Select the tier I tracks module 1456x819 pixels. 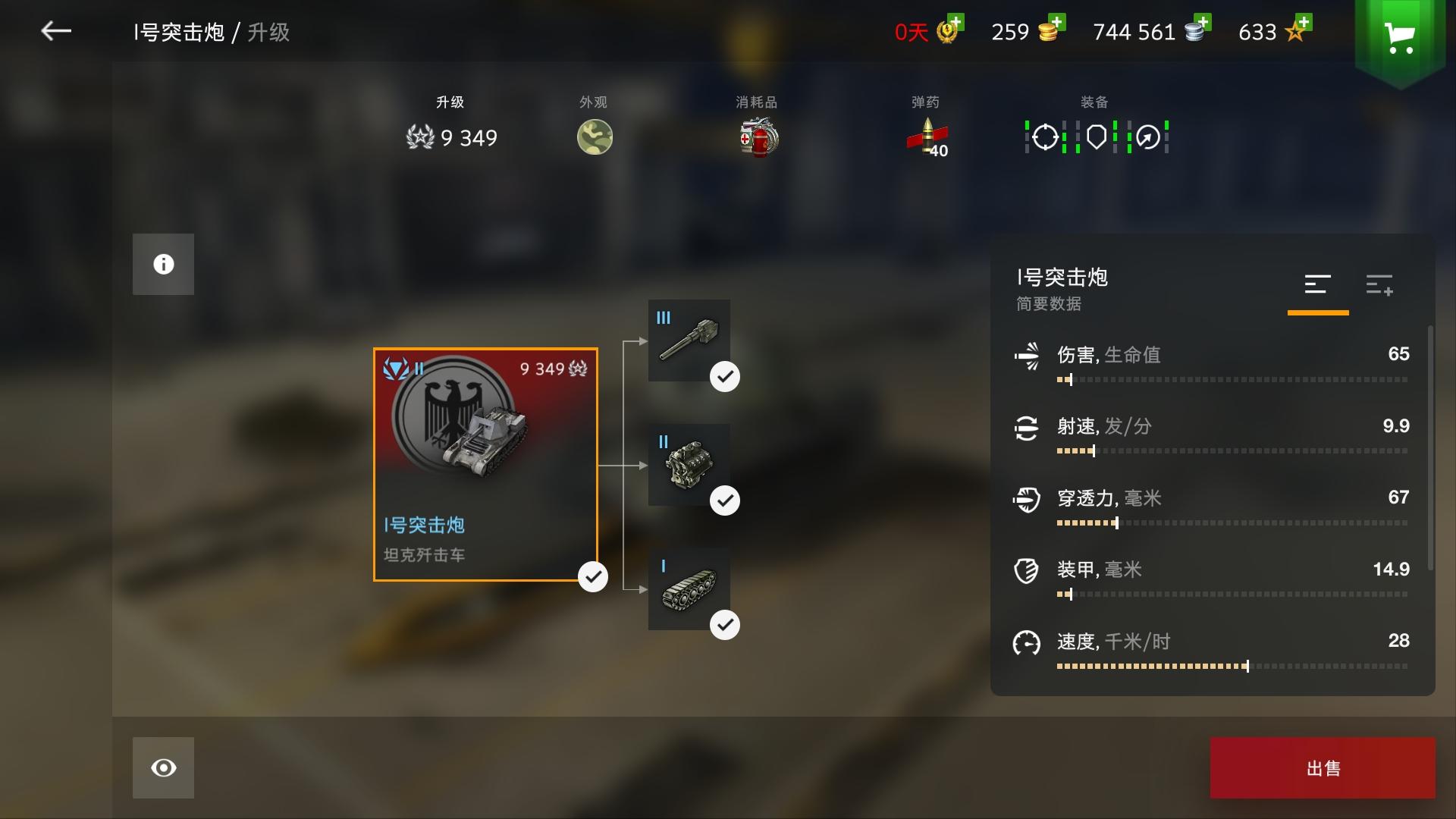click(690, 590)
